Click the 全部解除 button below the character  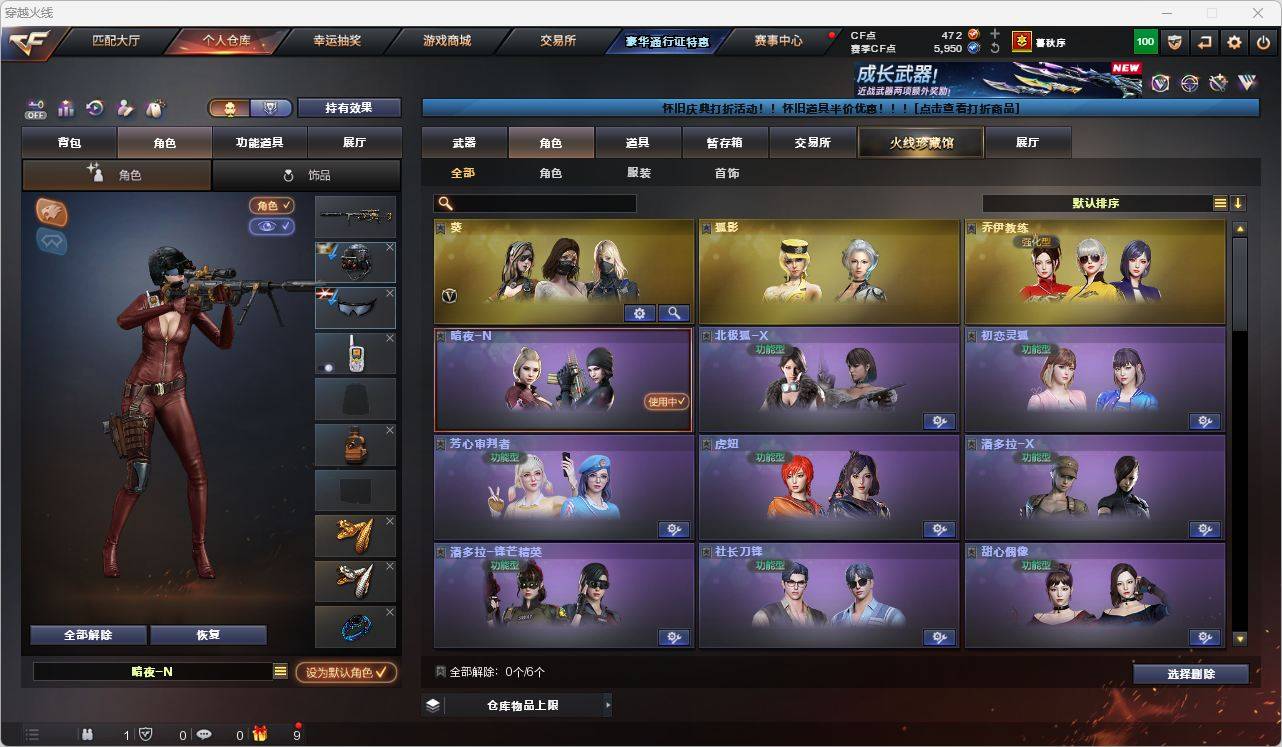pyautogui.click(x=88, y=634)
